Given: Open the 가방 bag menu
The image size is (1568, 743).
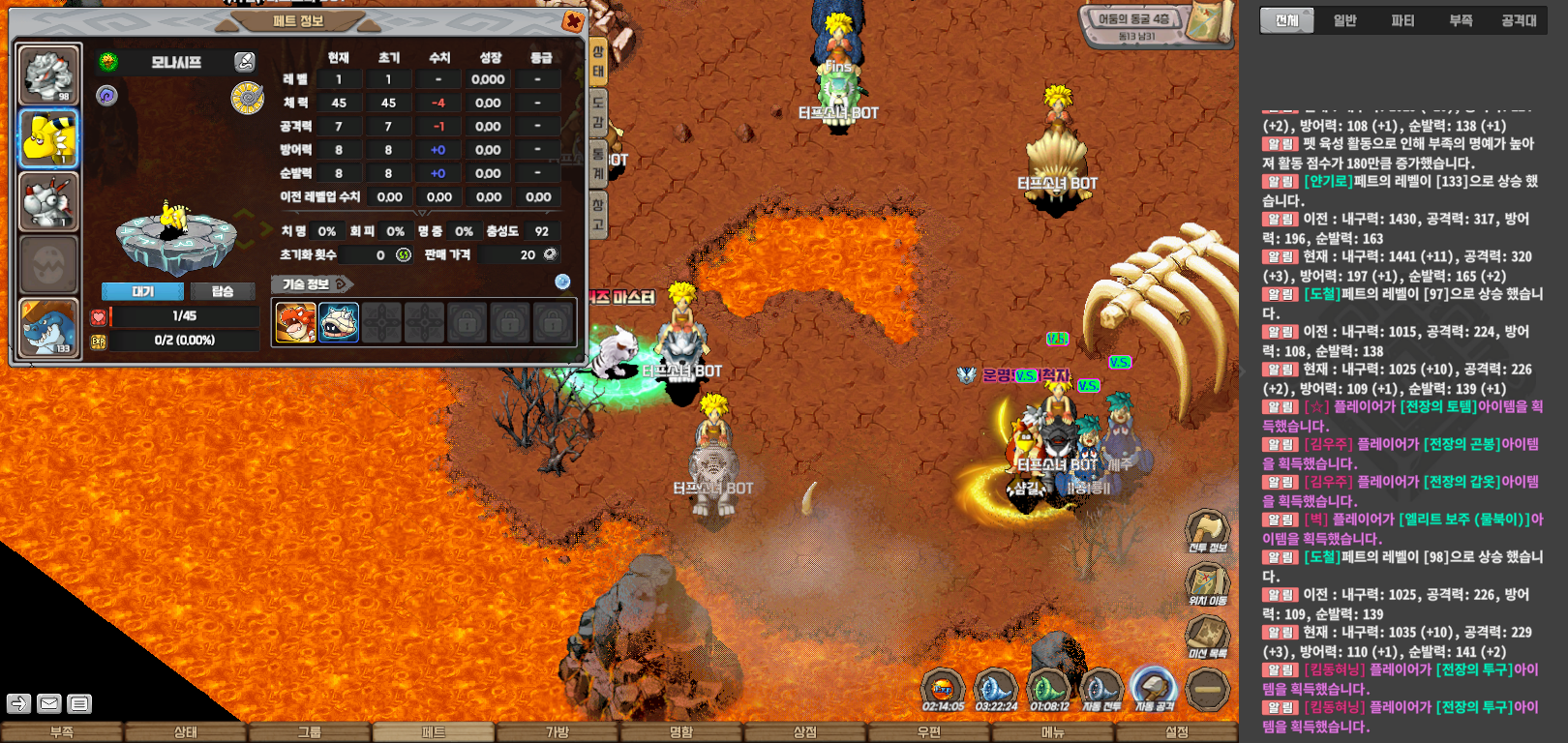Looking at the screenshot, I should click(x=558, y=732).
